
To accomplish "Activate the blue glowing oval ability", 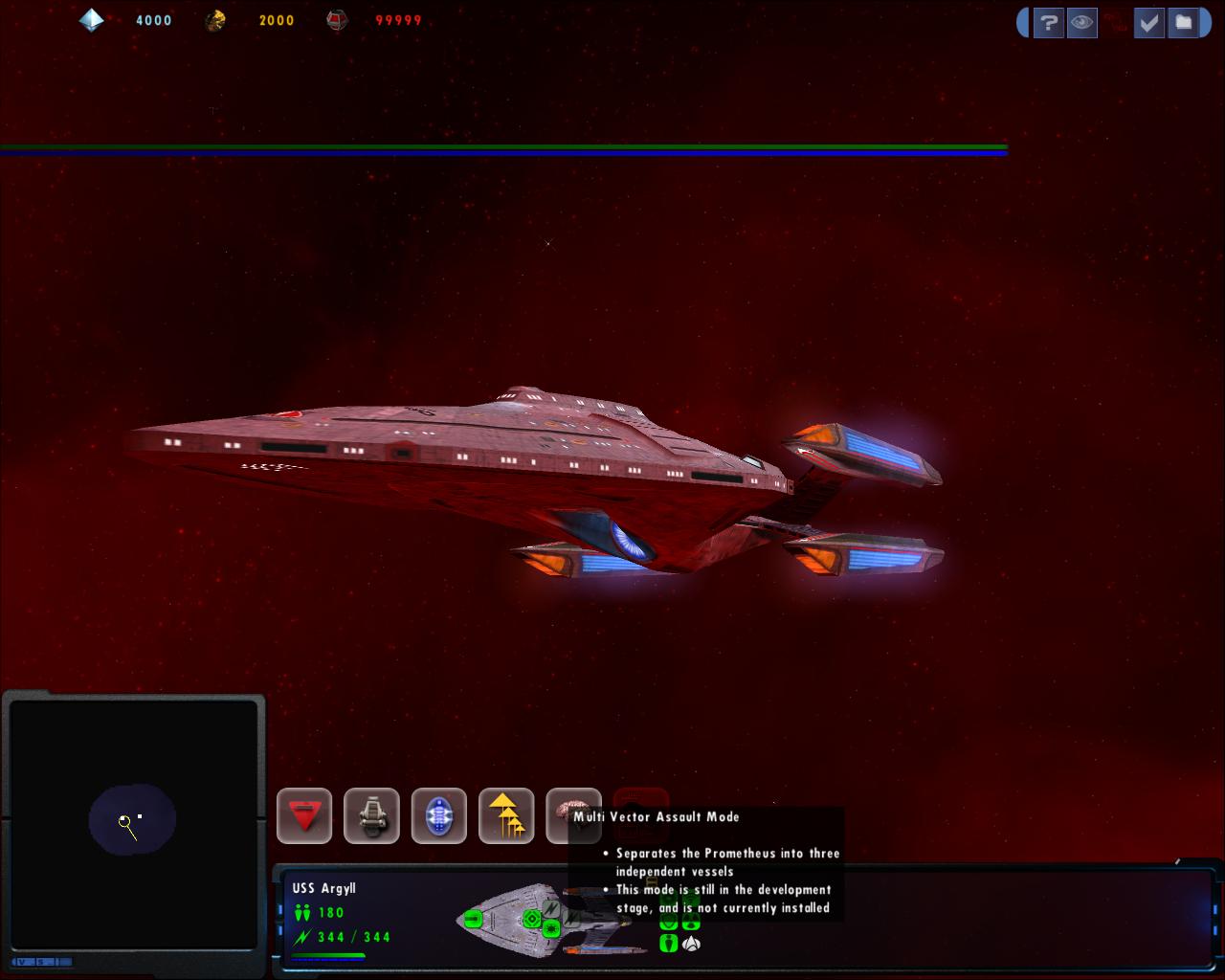I will point(439,816).
